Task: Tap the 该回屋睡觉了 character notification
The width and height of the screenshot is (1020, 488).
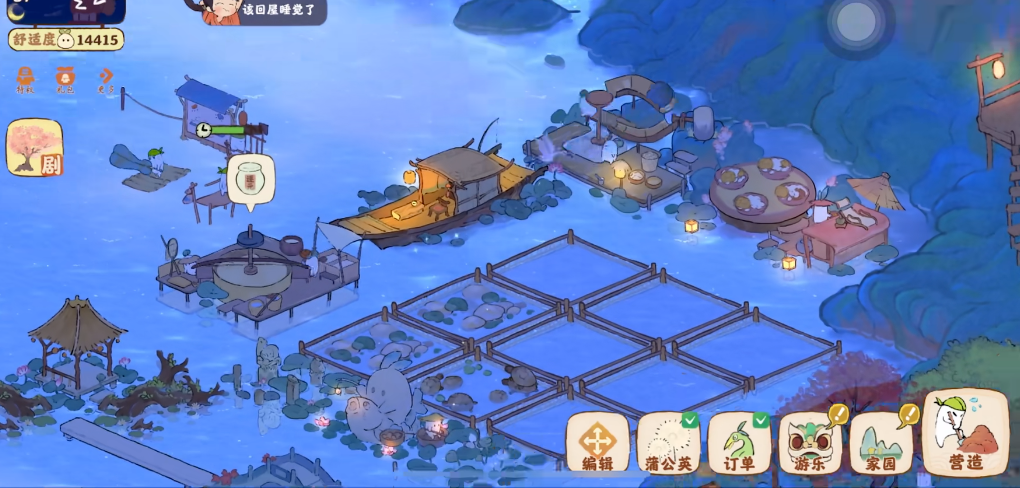Action: click(x=265, y=11)
